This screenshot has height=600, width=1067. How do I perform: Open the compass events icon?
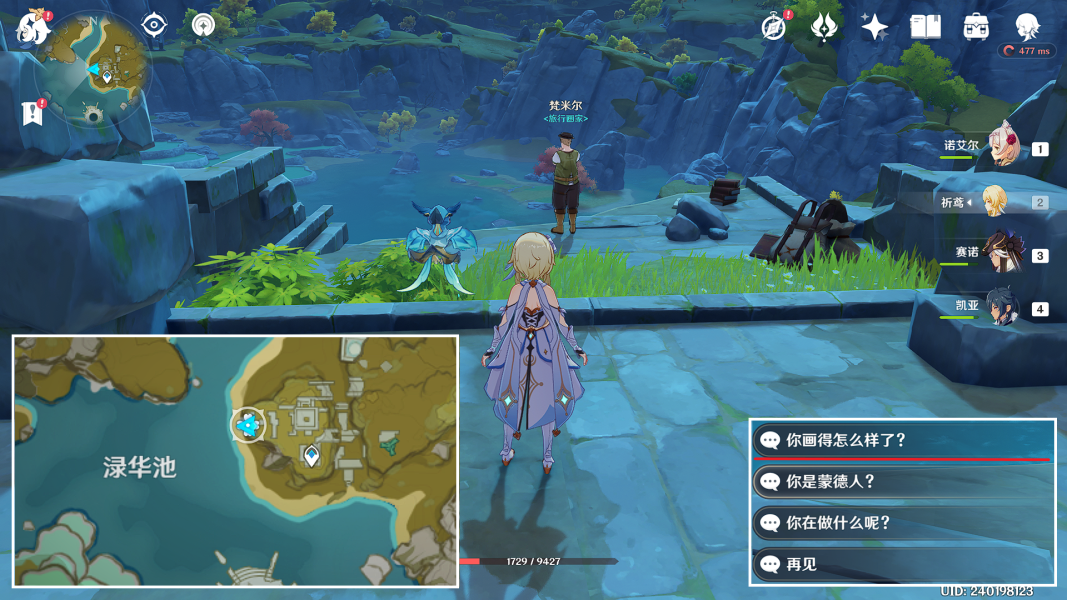coord(774,27)
